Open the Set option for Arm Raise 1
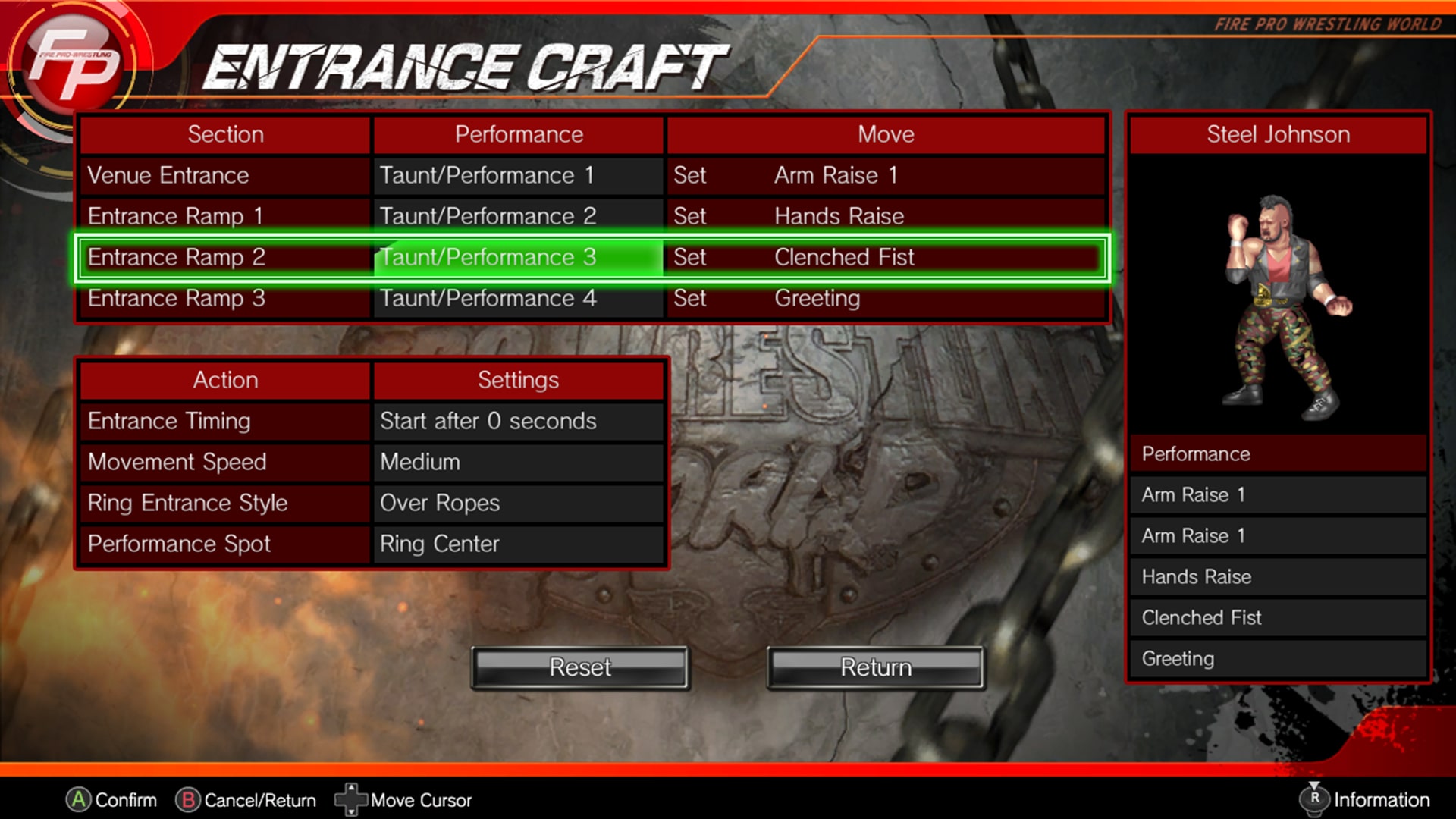 point(690,175)
